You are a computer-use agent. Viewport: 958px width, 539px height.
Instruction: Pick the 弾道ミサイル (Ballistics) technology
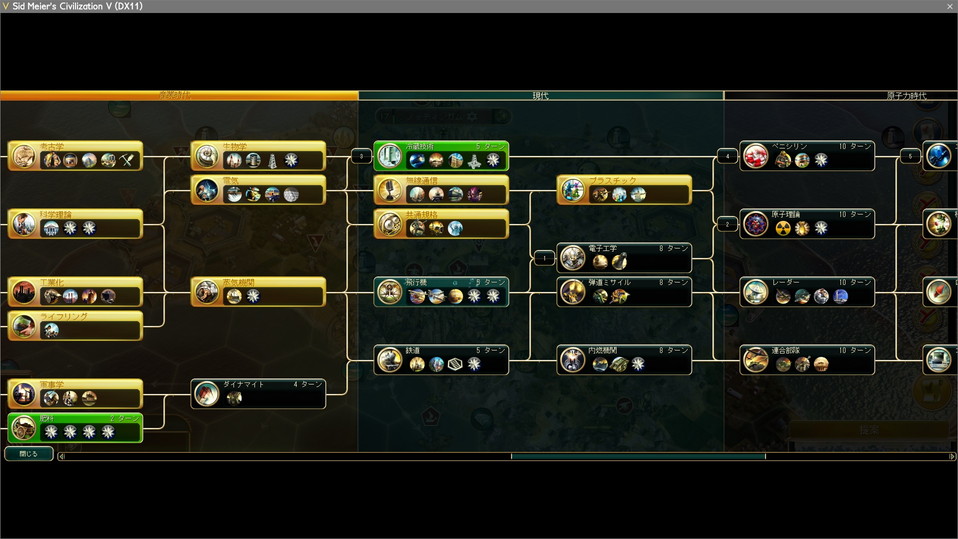(x=625, y=291)
